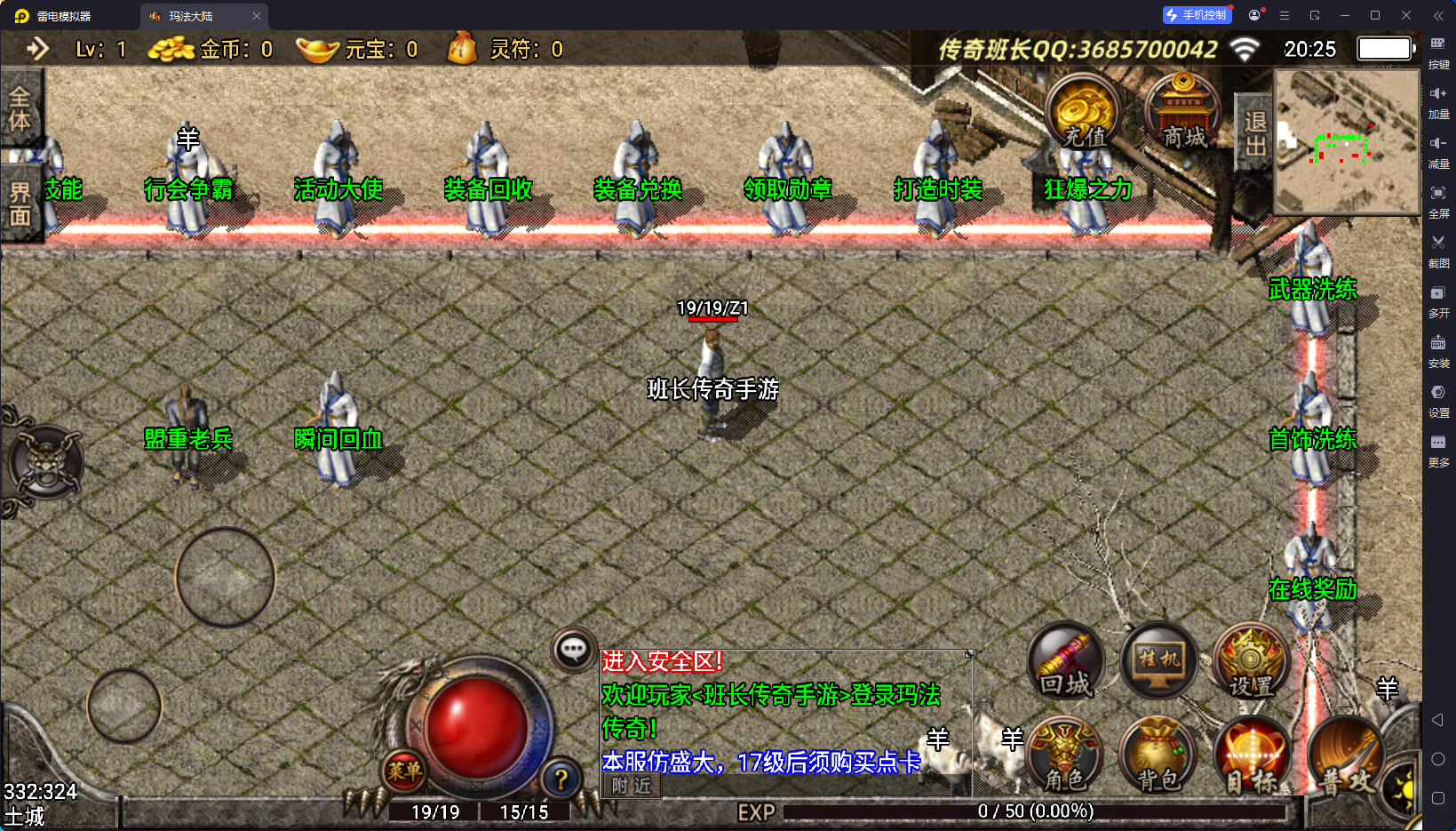Select the 界面 side tab

click(x=20, y=204)
